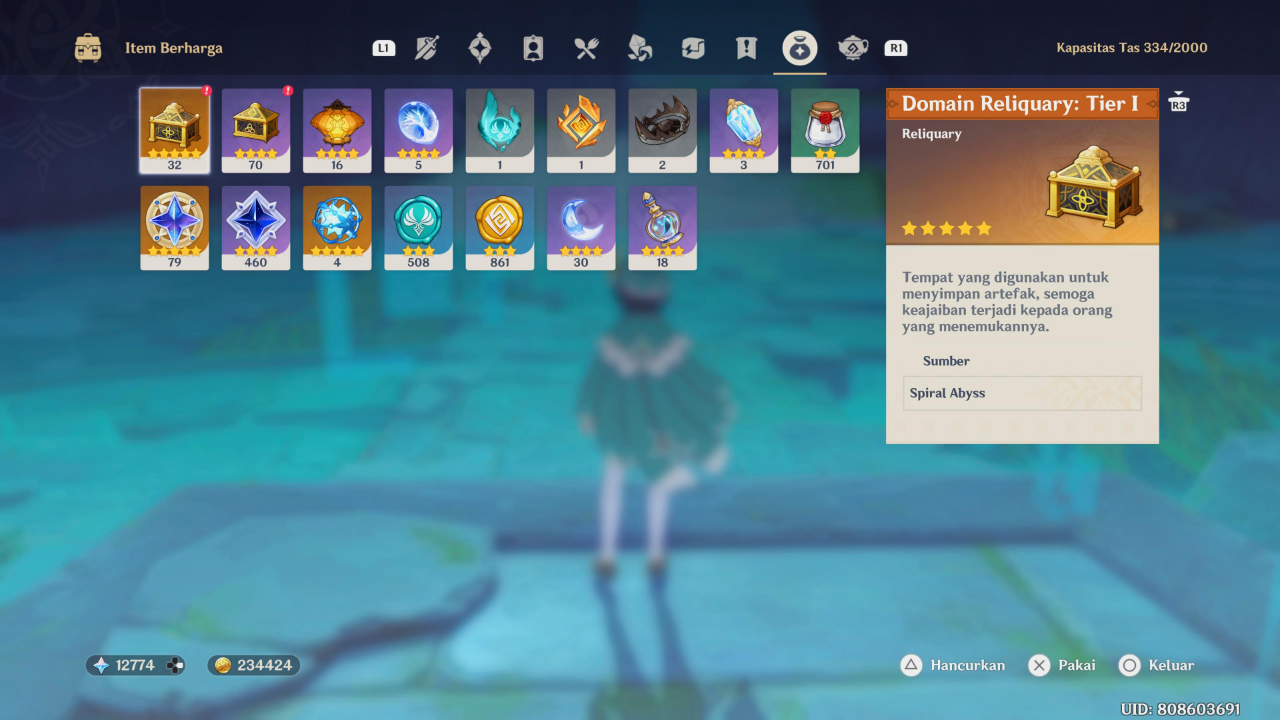Pick the blue potion bottle with 18

pyautogui.click(x=662, y=227)
